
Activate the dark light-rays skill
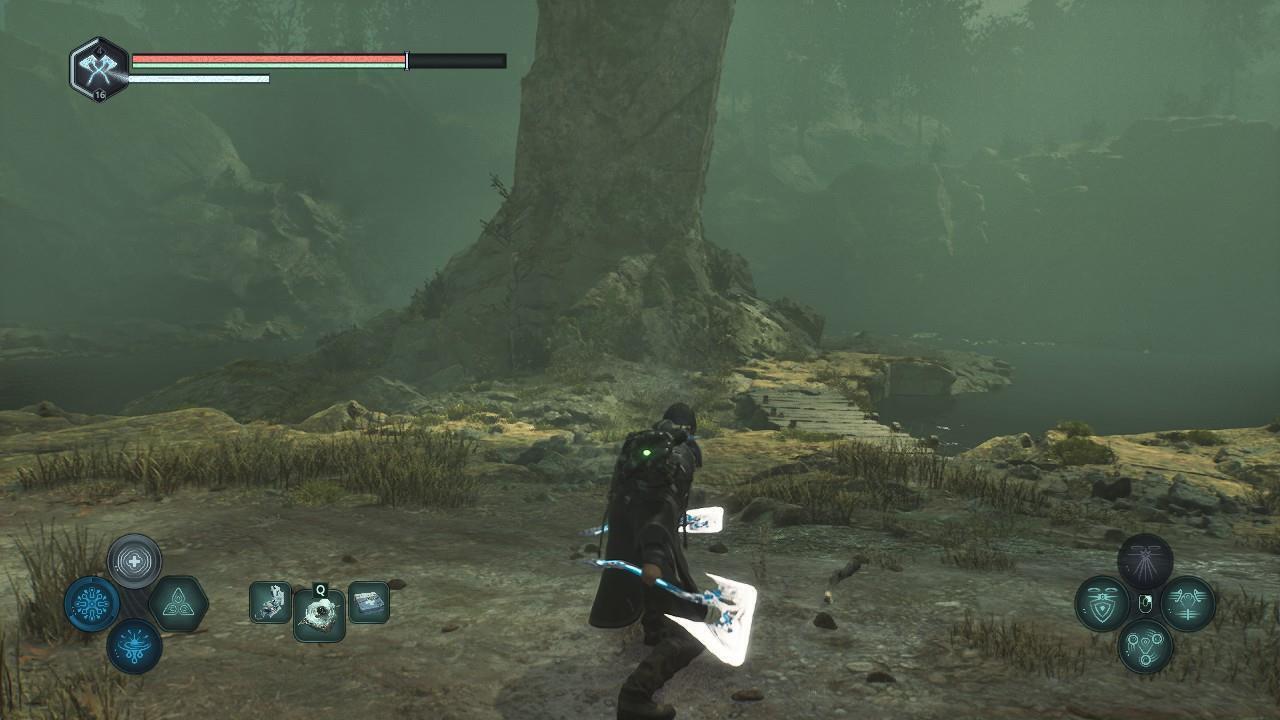(x=1145, y=560)
